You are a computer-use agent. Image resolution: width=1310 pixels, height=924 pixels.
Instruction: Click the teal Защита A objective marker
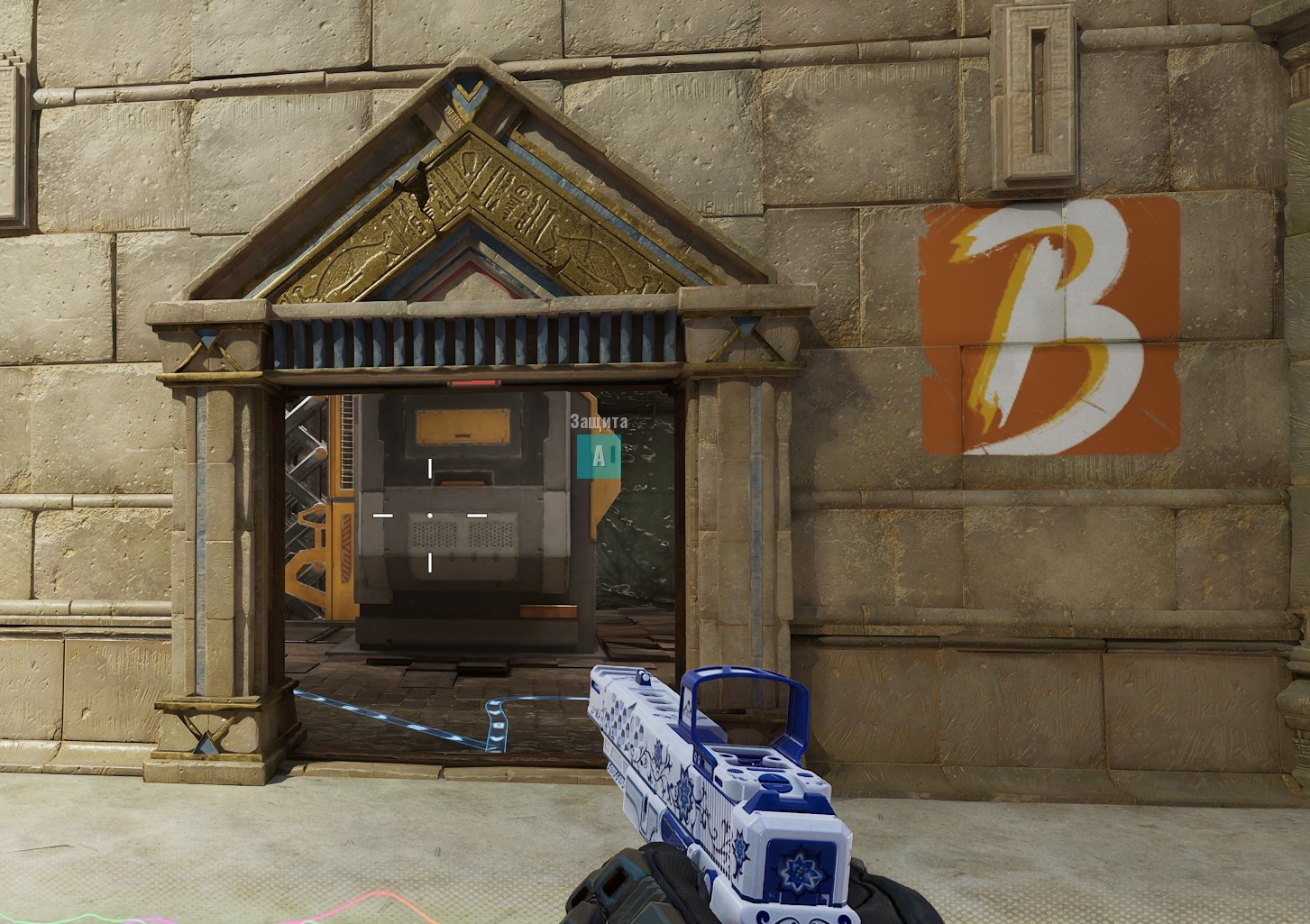pos(599,456)
